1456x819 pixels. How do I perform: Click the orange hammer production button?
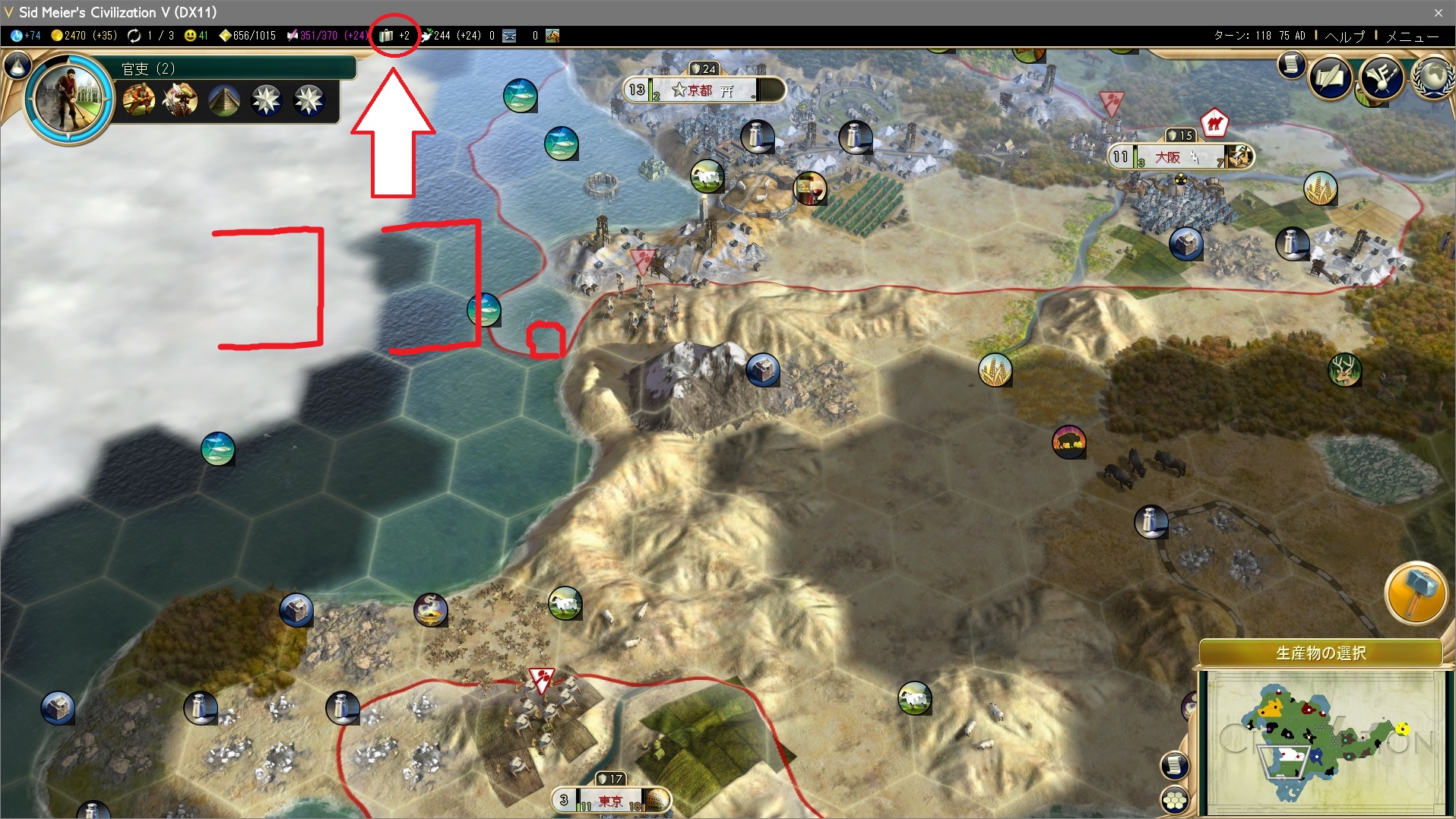click(1415, 593)
